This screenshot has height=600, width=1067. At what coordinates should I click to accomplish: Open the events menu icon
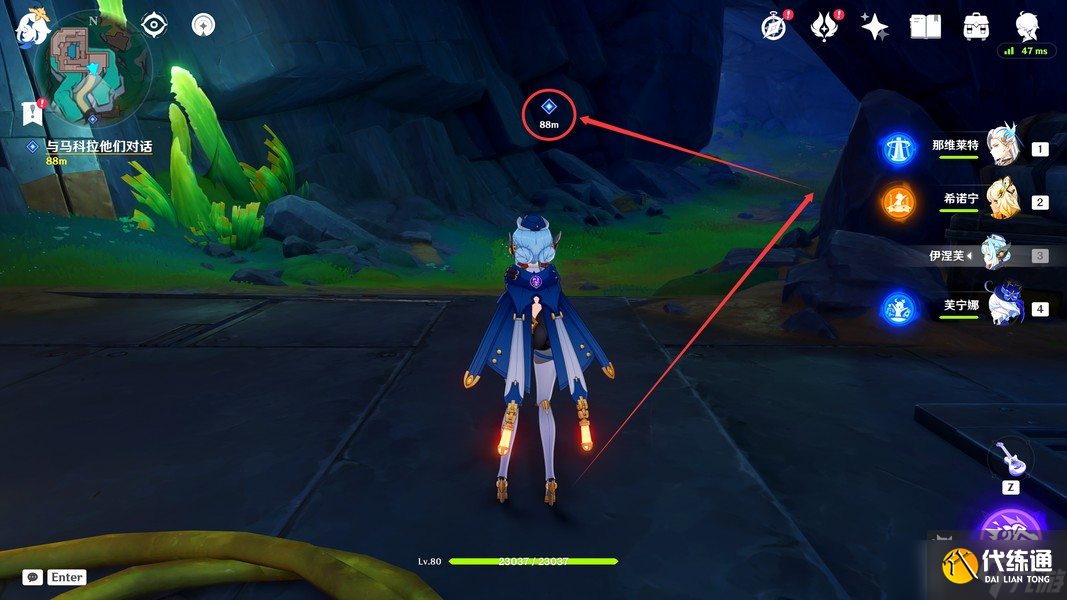824,27
